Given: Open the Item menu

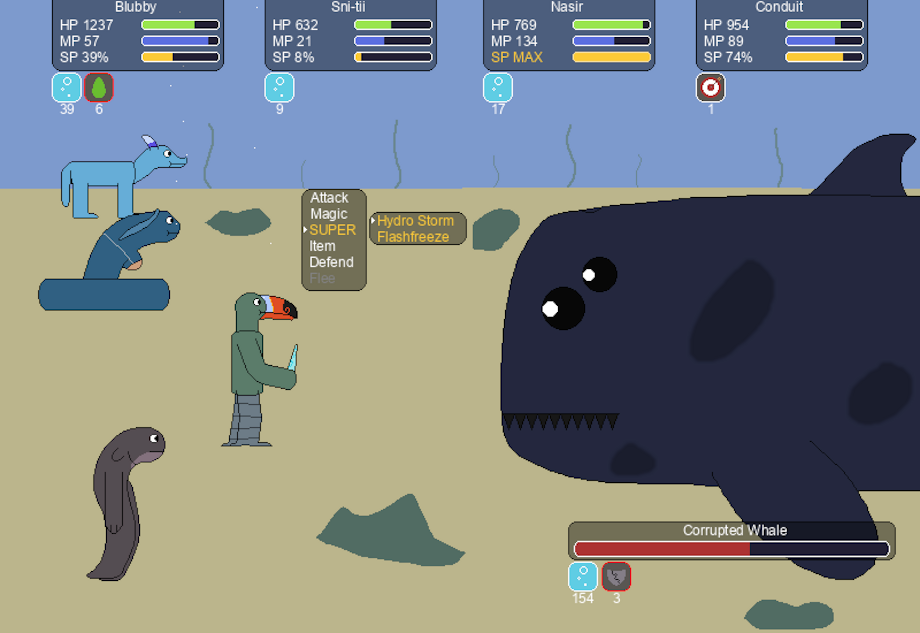Looking at the screenshot, I should 322,246.
